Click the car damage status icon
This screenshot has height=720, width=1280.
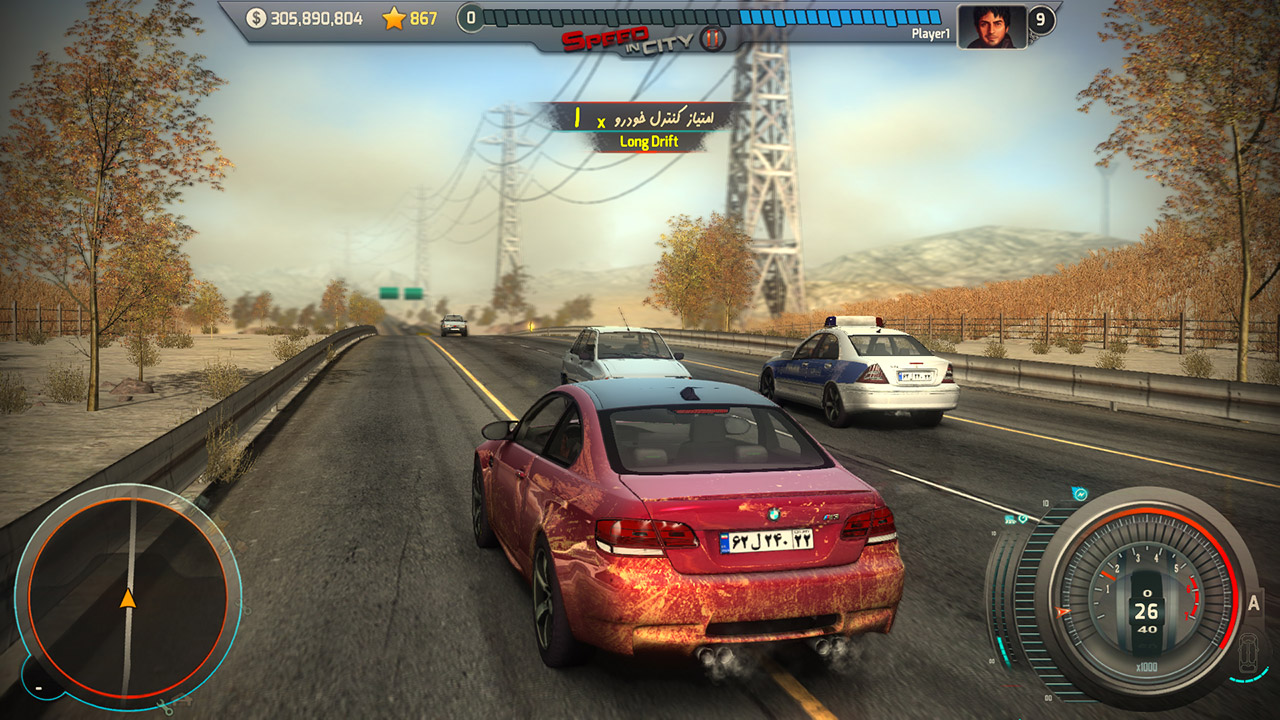coord(1249,652)
